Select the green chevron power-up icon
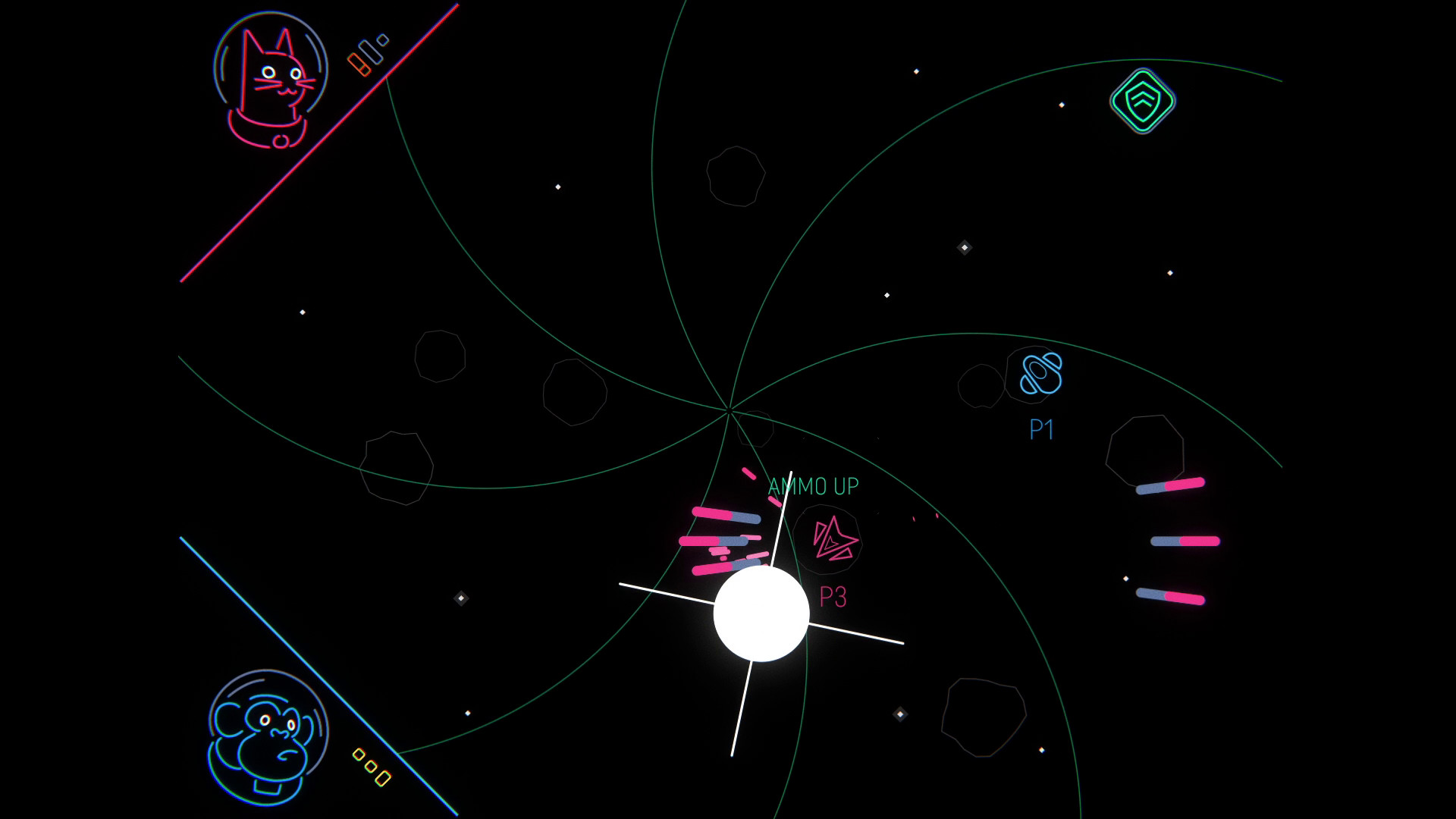Image resolution: width=1456 pixels, height=819 pixels. click(1144, 100)
